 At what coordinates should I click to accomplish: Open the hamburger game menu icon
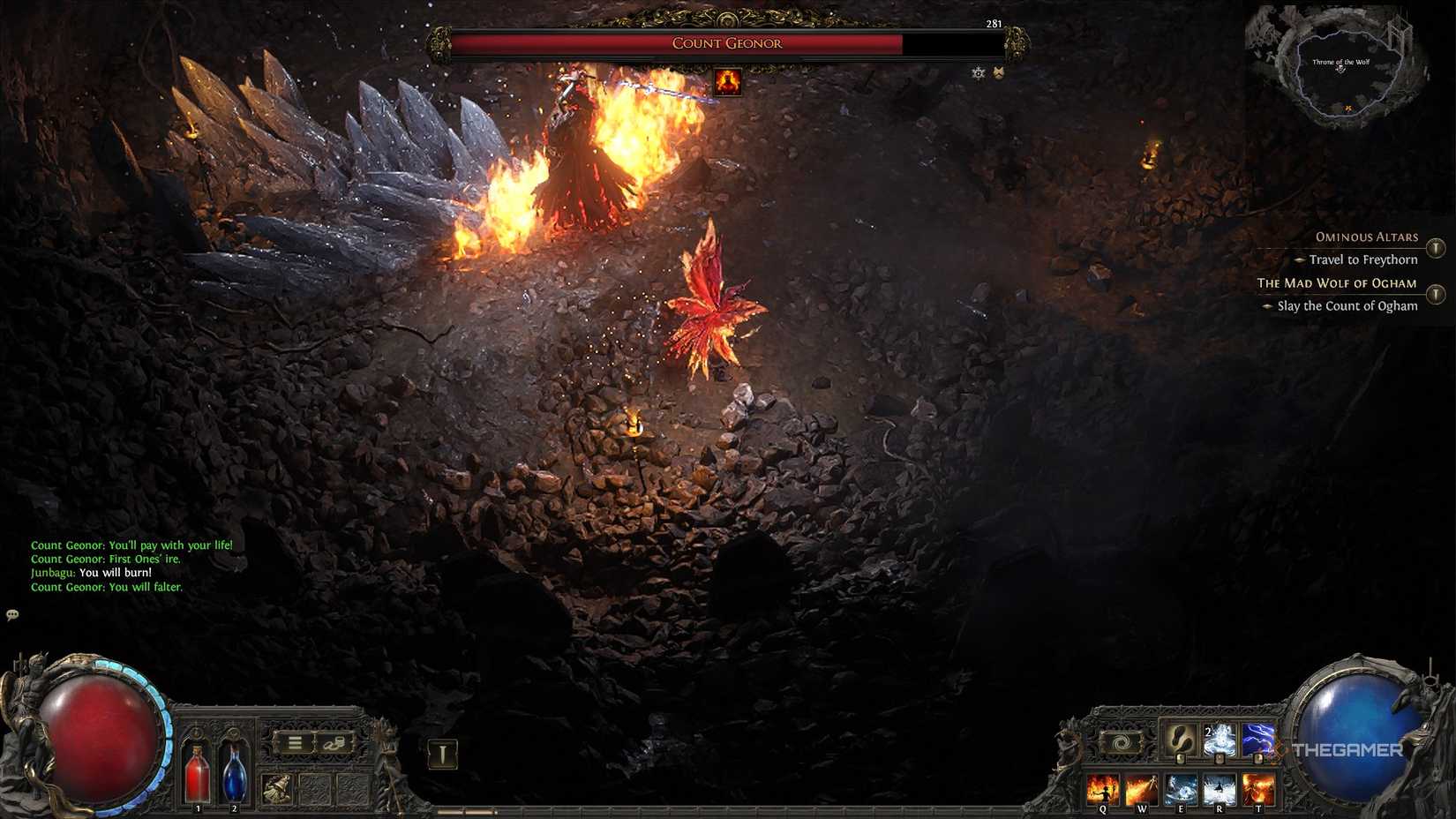(x=296, y=742)
